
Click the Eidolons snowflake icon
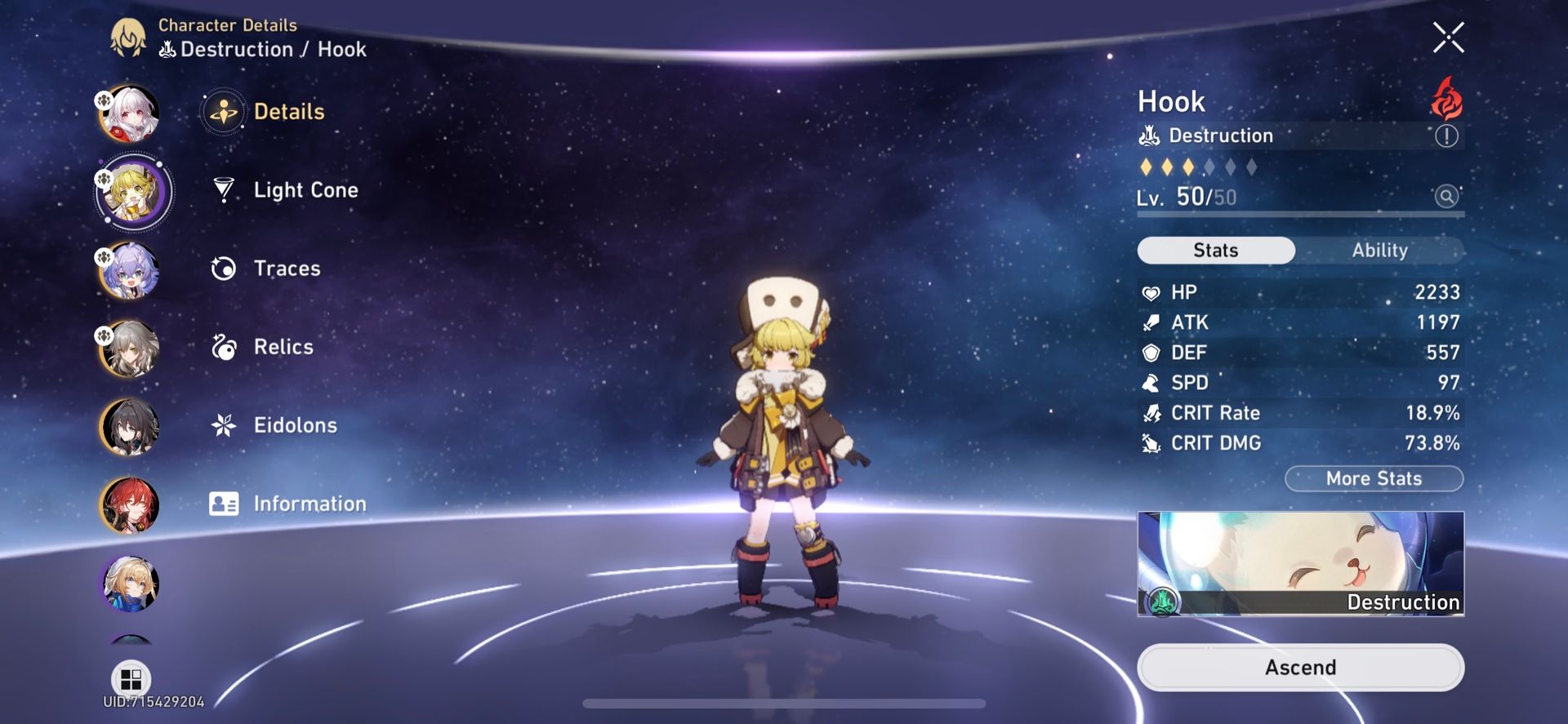(x=223, y=425)
